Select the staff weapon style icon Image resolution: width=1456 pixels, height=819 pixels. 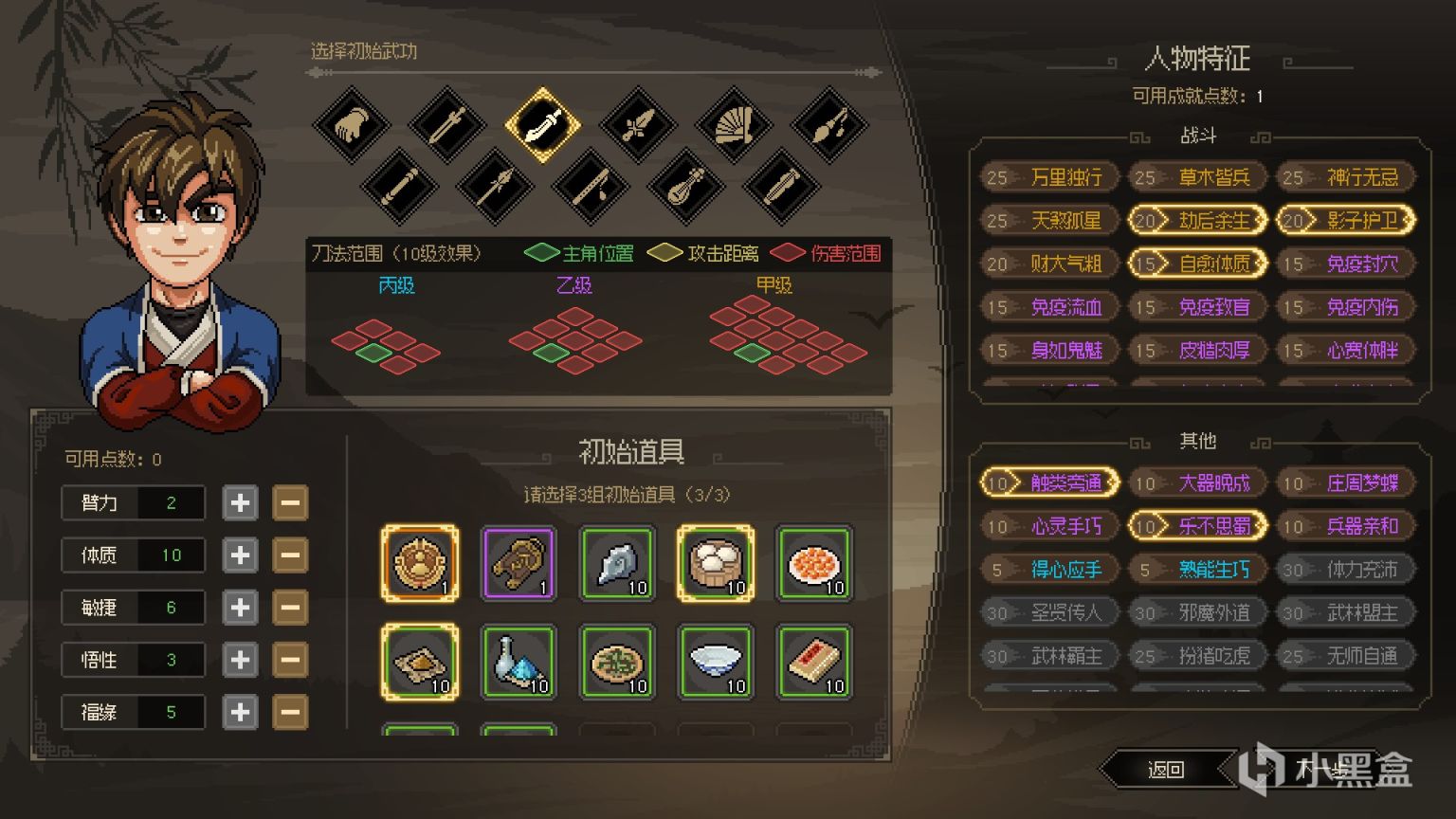[398, 186]
